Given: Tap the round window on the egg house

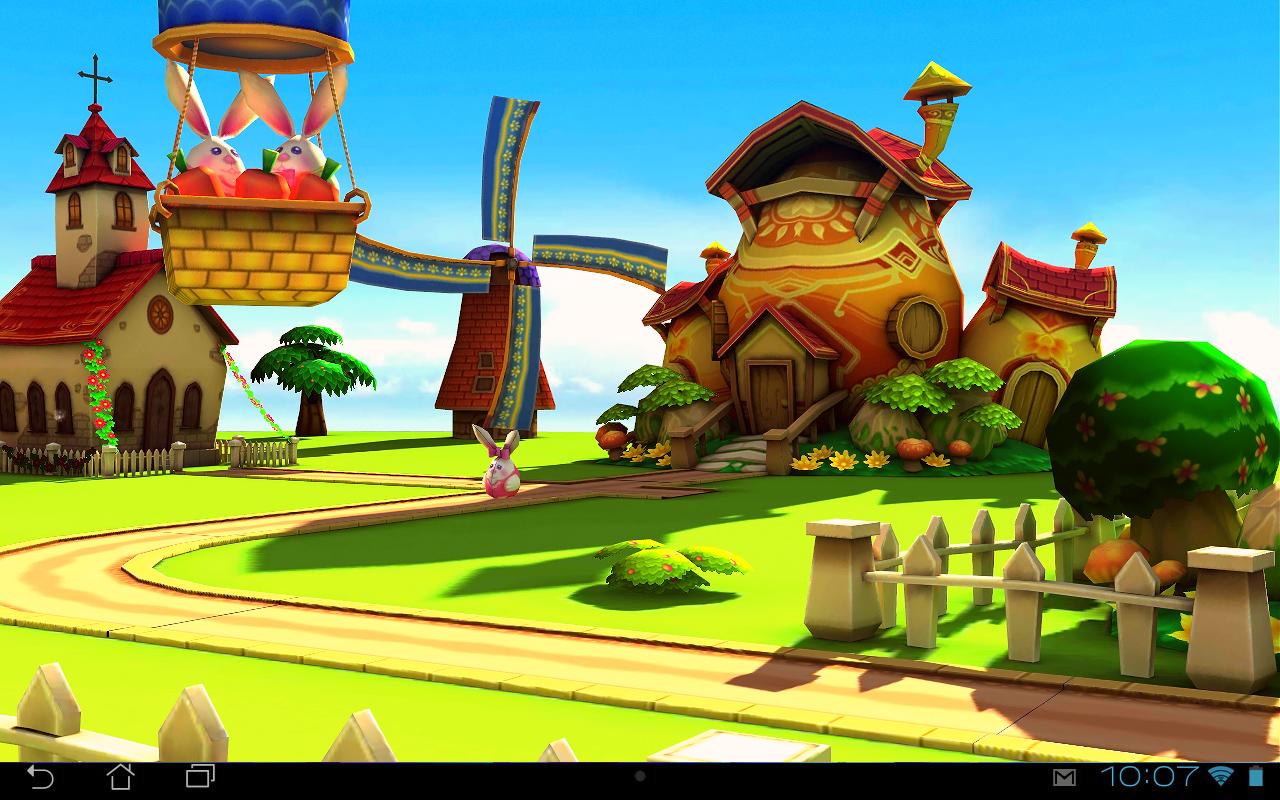Looking at the screenshot, I should (x=917, y=325).
